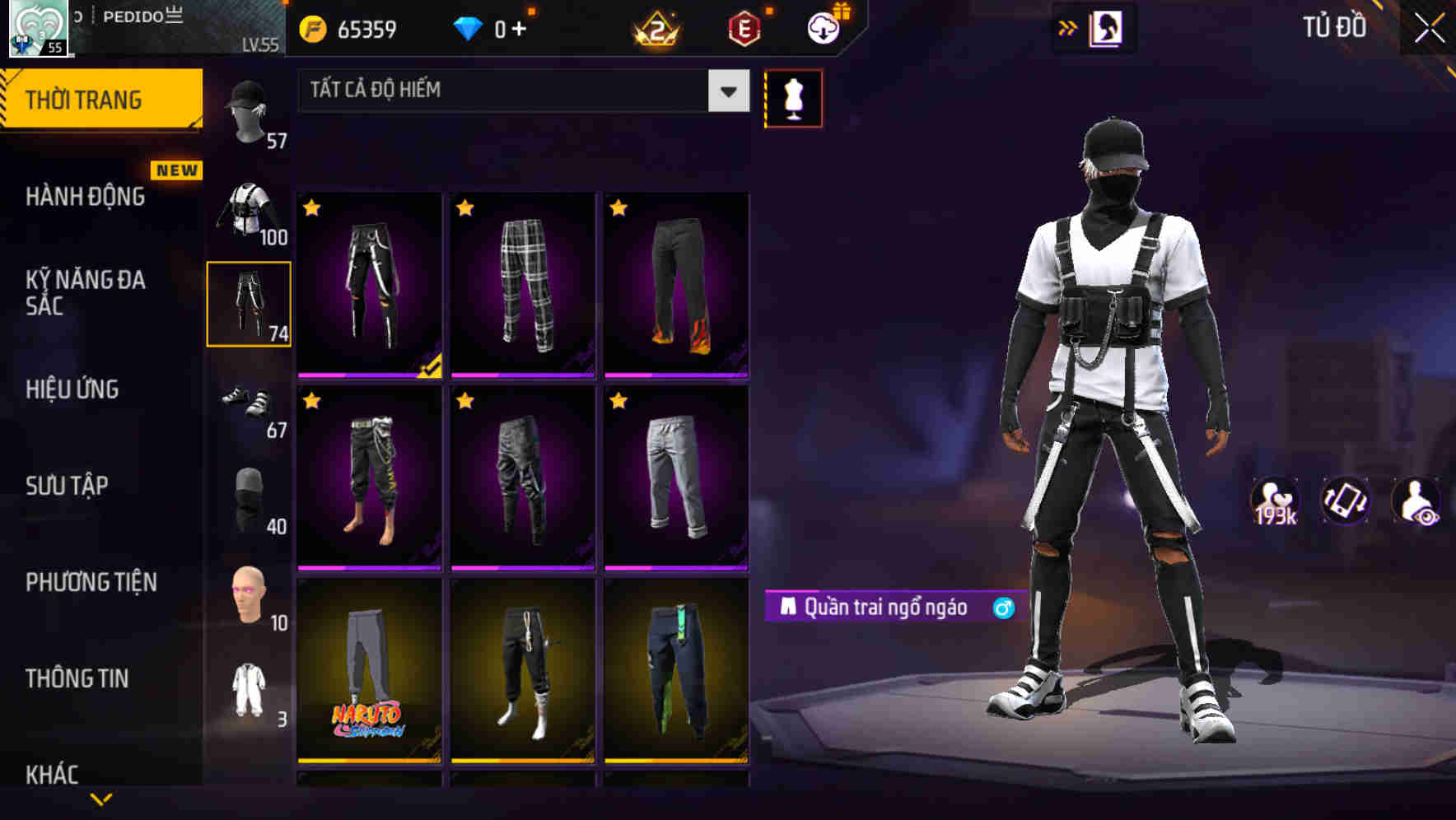Collapse the left menu with bottom chevron

pyautogui.click(x=100, y=798)
